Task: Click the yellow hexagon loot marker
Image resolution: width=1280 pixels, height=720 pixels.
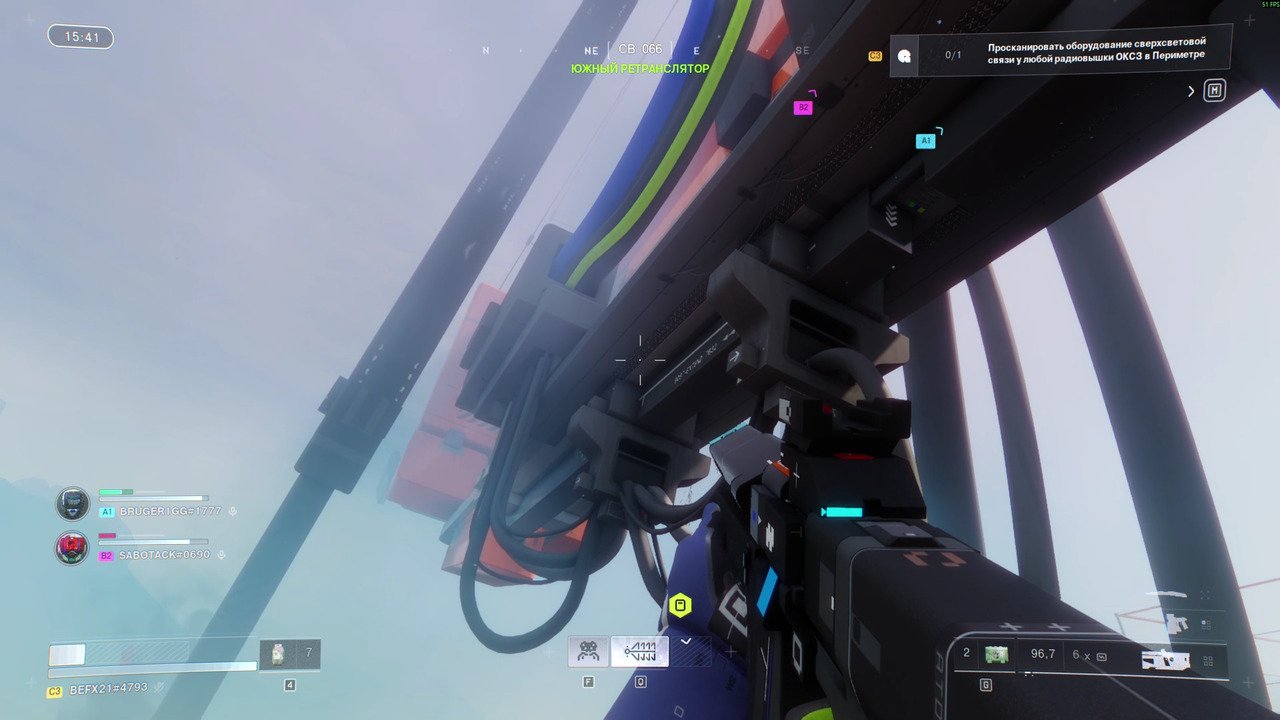Action: pos(680,605)
